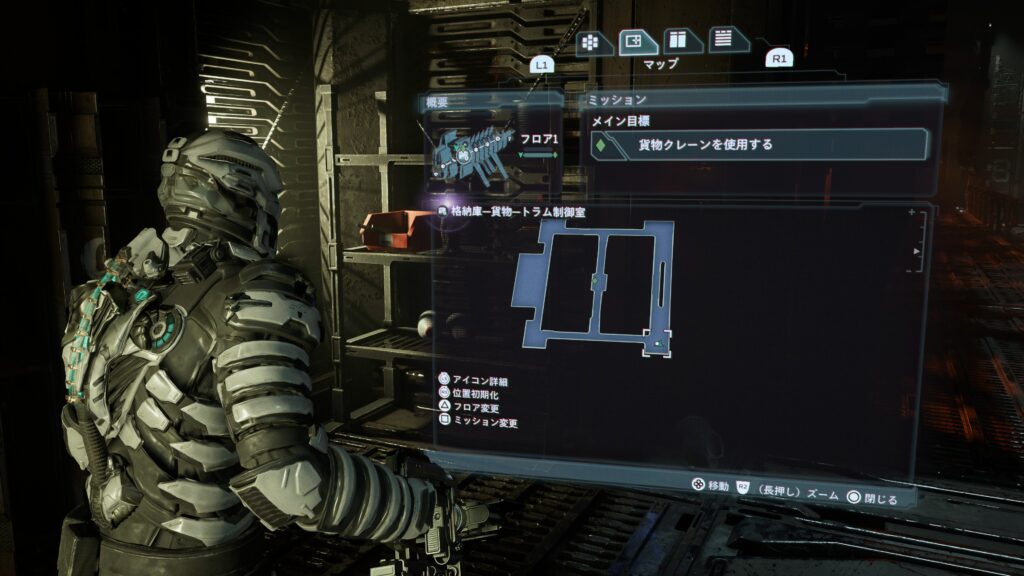Open the inventory tab with grid icon
Viewport: 1024px width, 576px height.
point(594,42)
